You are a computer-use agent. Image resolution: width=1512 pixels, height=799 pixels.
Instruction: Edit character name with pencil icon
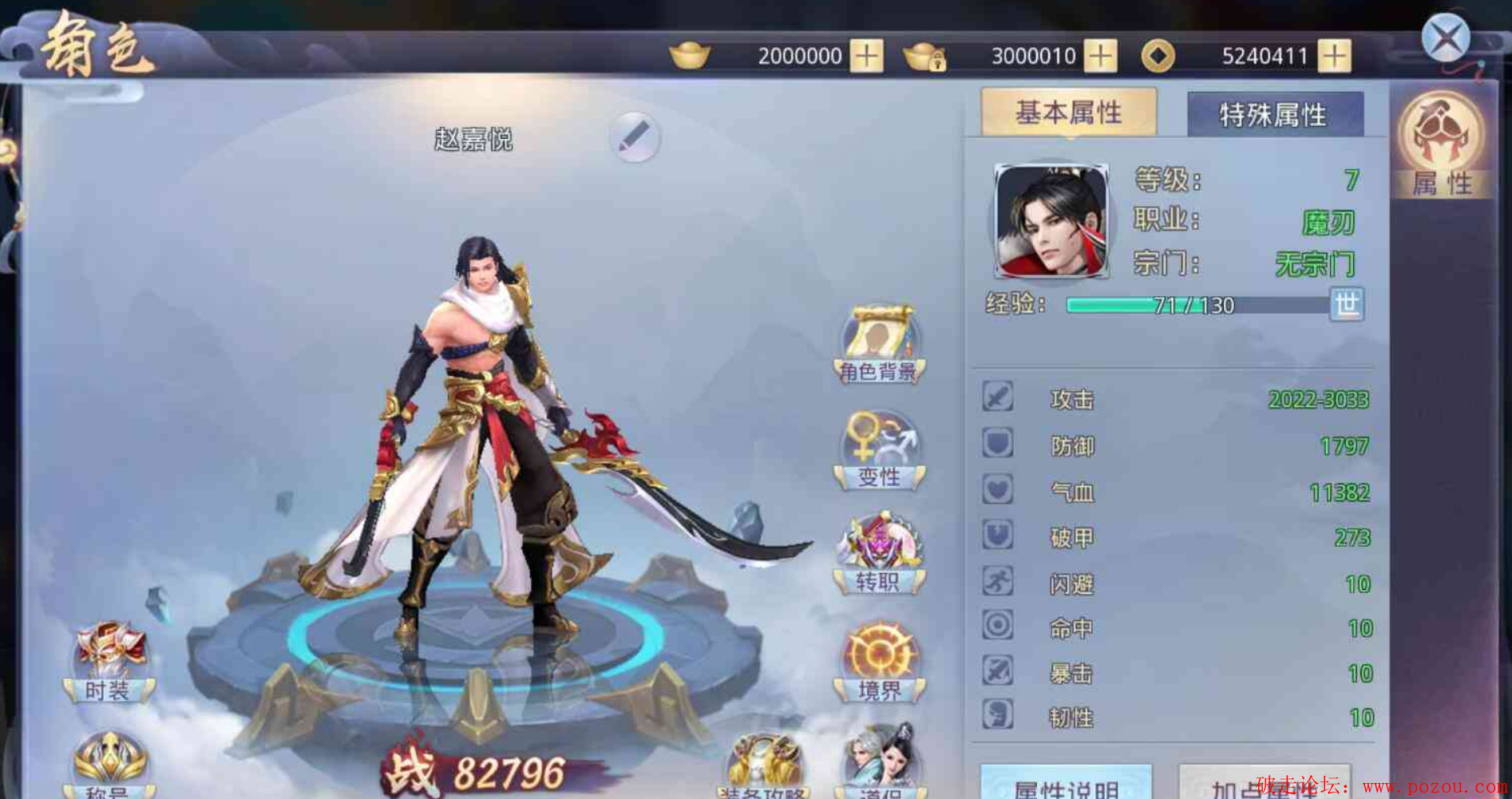(x=635, y=137)
